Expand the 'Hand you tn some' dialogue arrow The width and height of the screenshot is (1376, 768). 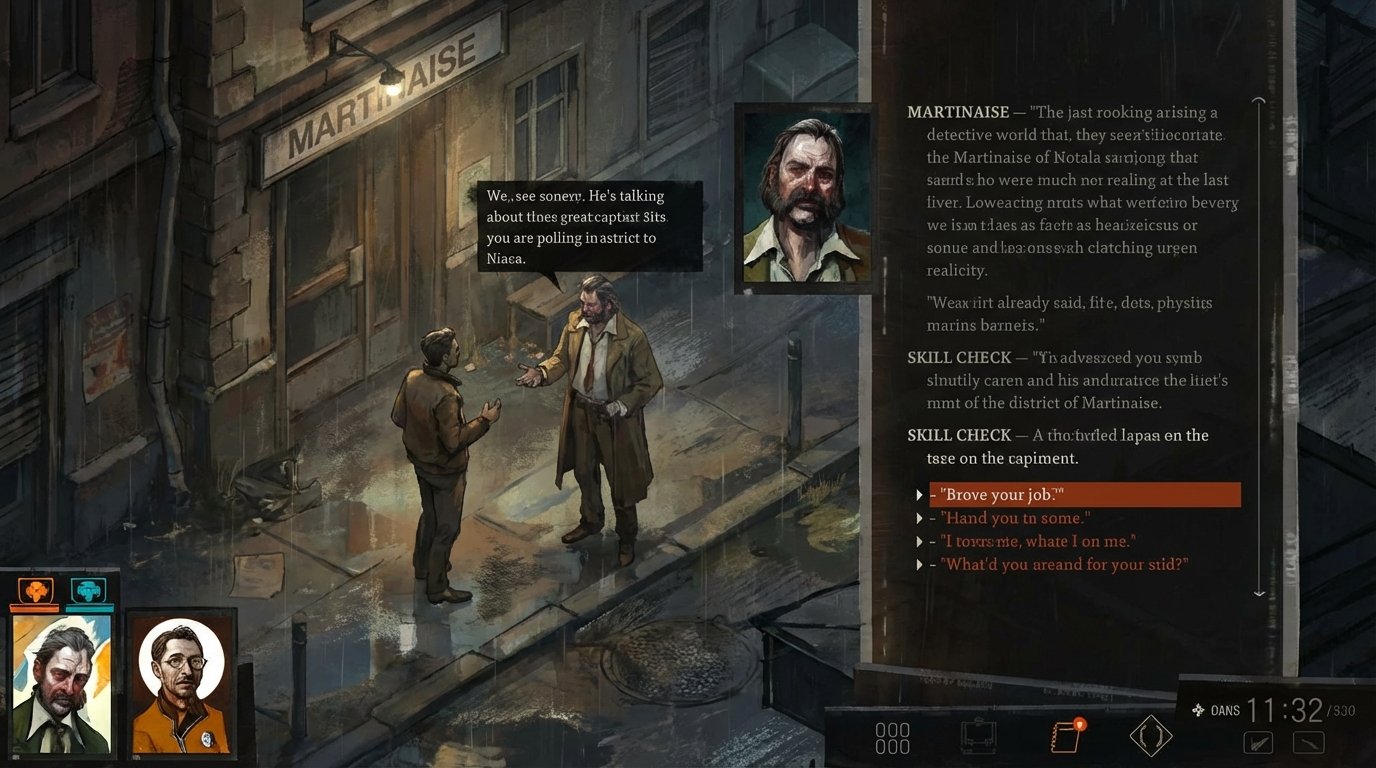tap(920, 518)
